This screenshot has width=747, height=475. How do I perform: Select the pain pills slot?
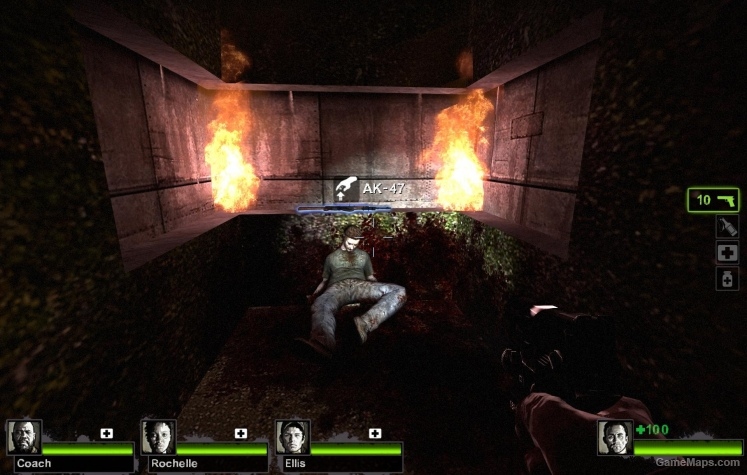pos(727,279)
